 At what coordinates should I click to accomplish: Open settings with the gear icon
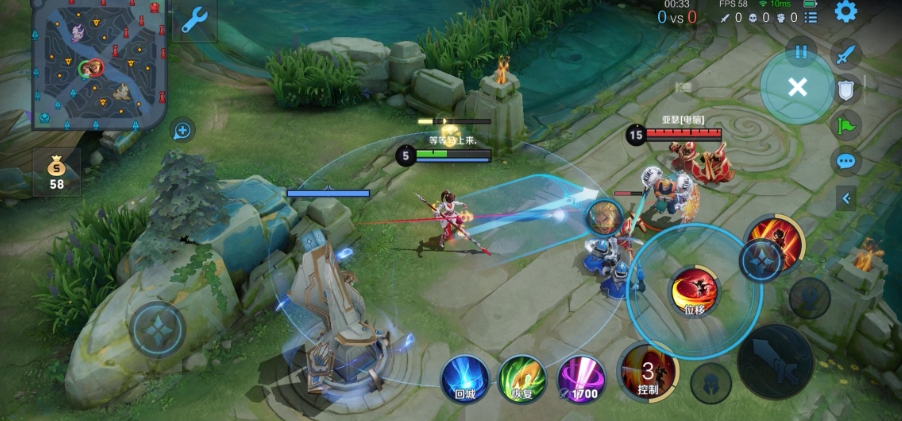(846, 12)
